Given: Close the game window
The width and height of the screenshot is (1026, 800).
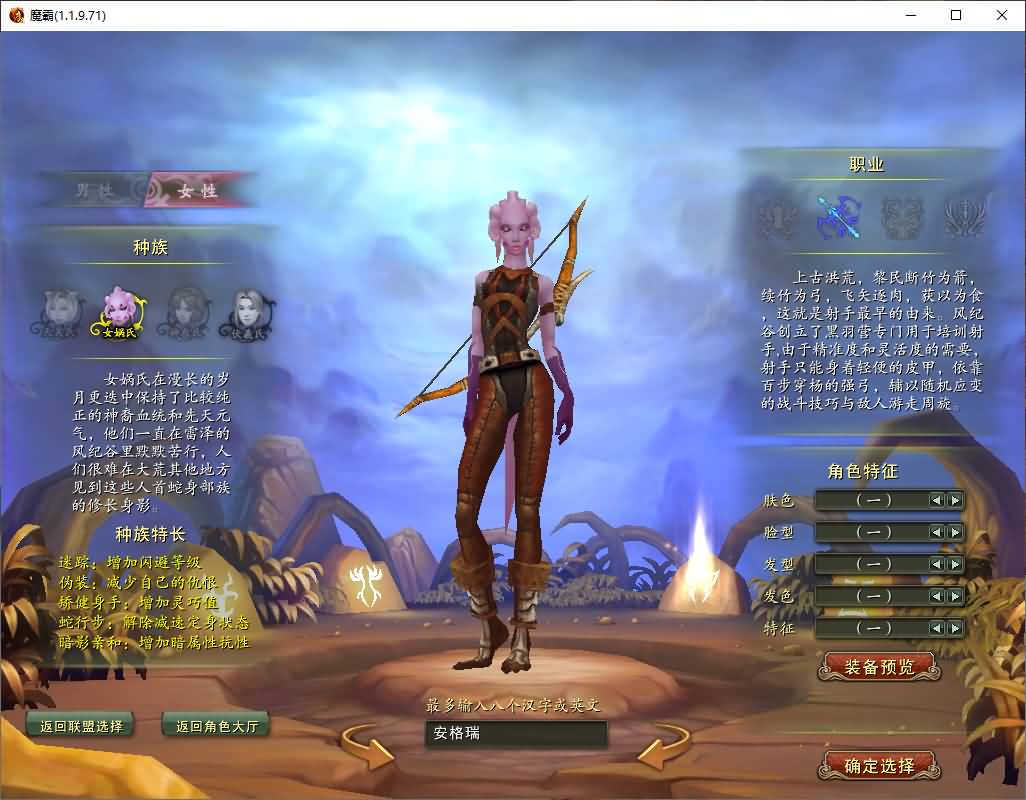Looking at the screenshot, I should (x=1002, y=15).
